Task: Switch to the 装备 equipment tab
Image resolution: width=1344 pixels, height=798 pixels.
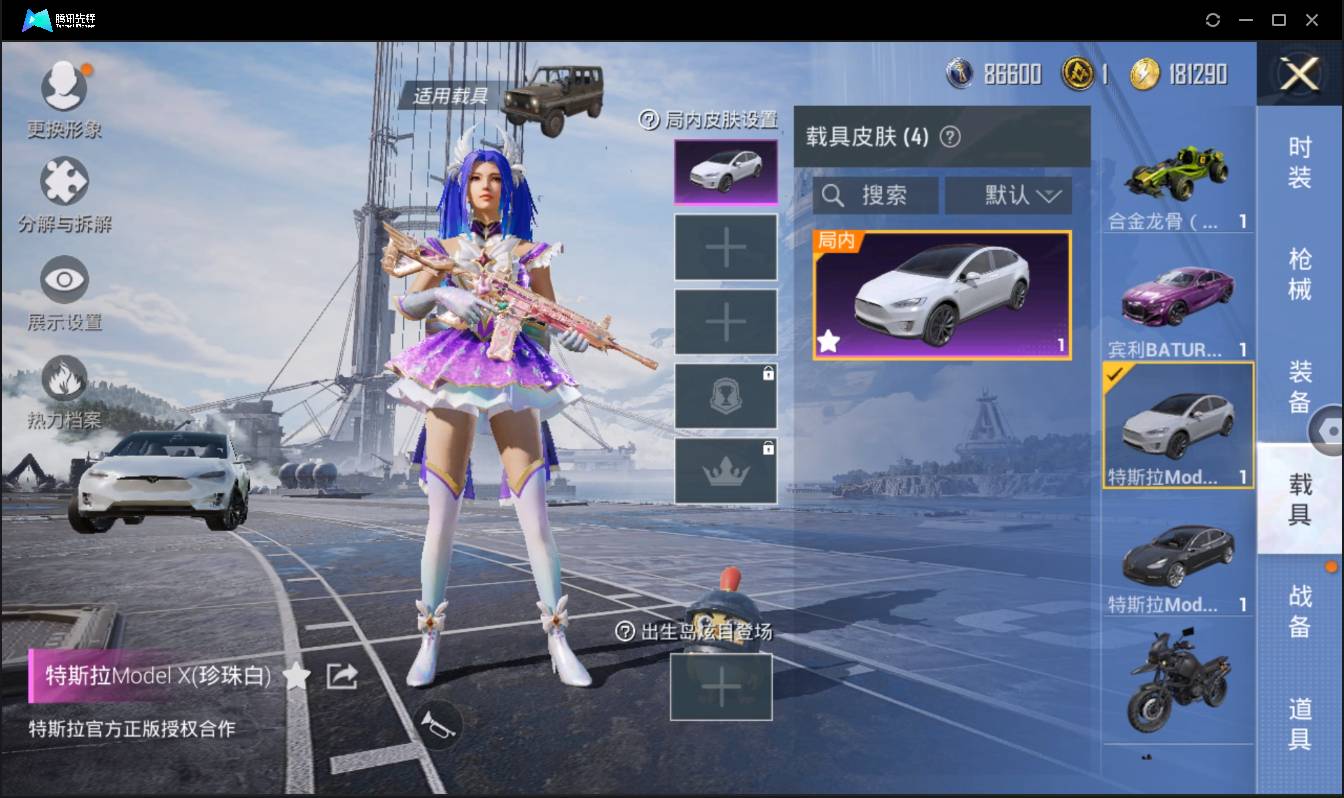Action: [1299, 386]
